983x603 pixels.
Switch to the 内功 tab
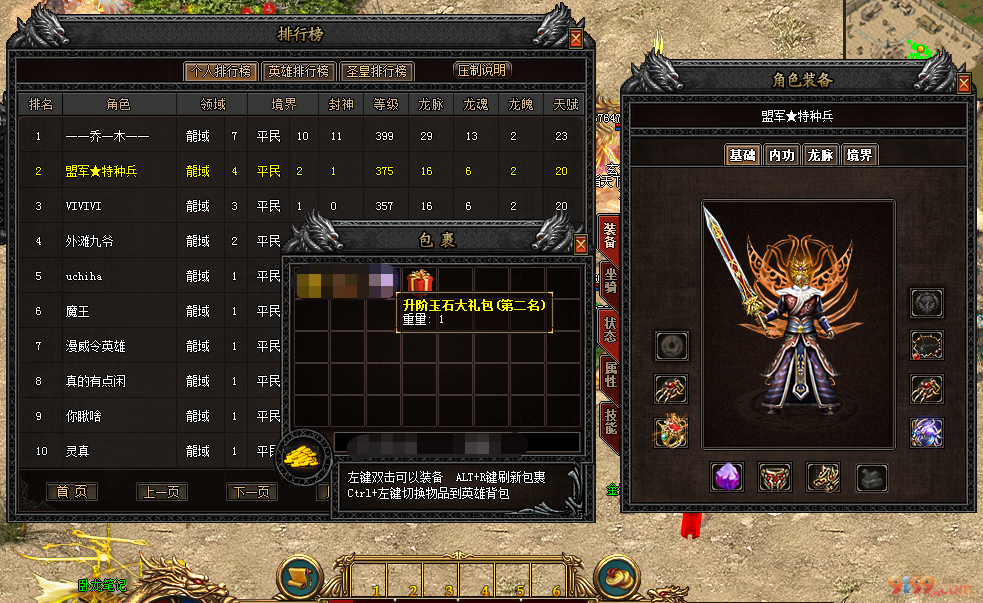781,156
